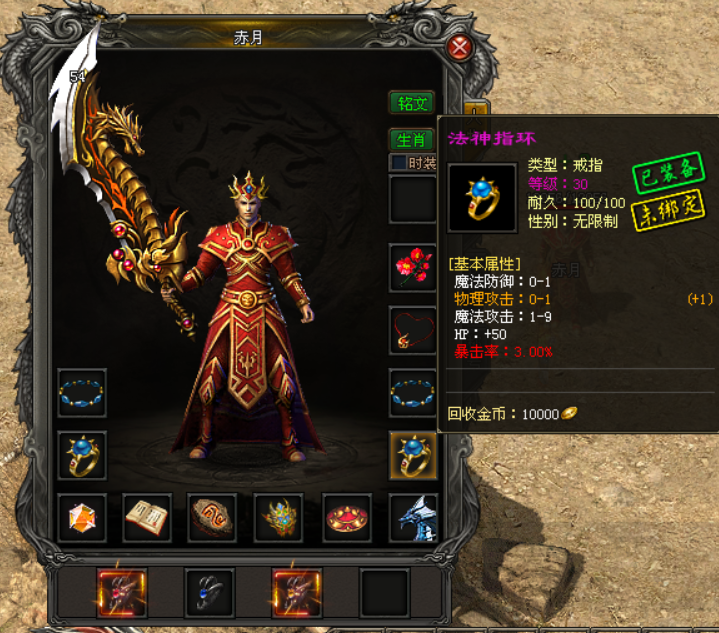Image resolution: width=719 pixels, height=633 pixels.
Task: Open the 铭文 inscription button
Action: click(412, 103)
